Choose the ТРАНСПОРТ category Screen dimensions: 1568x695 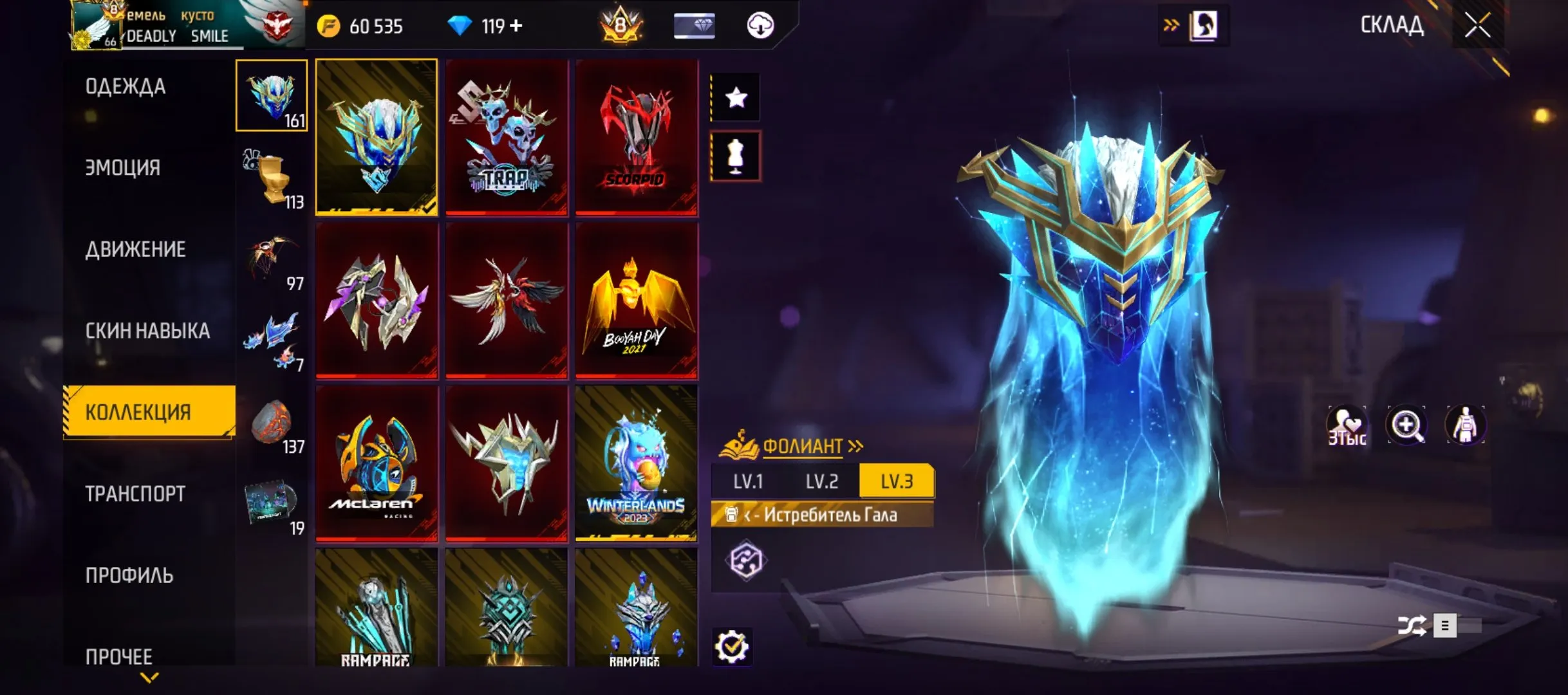135,494
